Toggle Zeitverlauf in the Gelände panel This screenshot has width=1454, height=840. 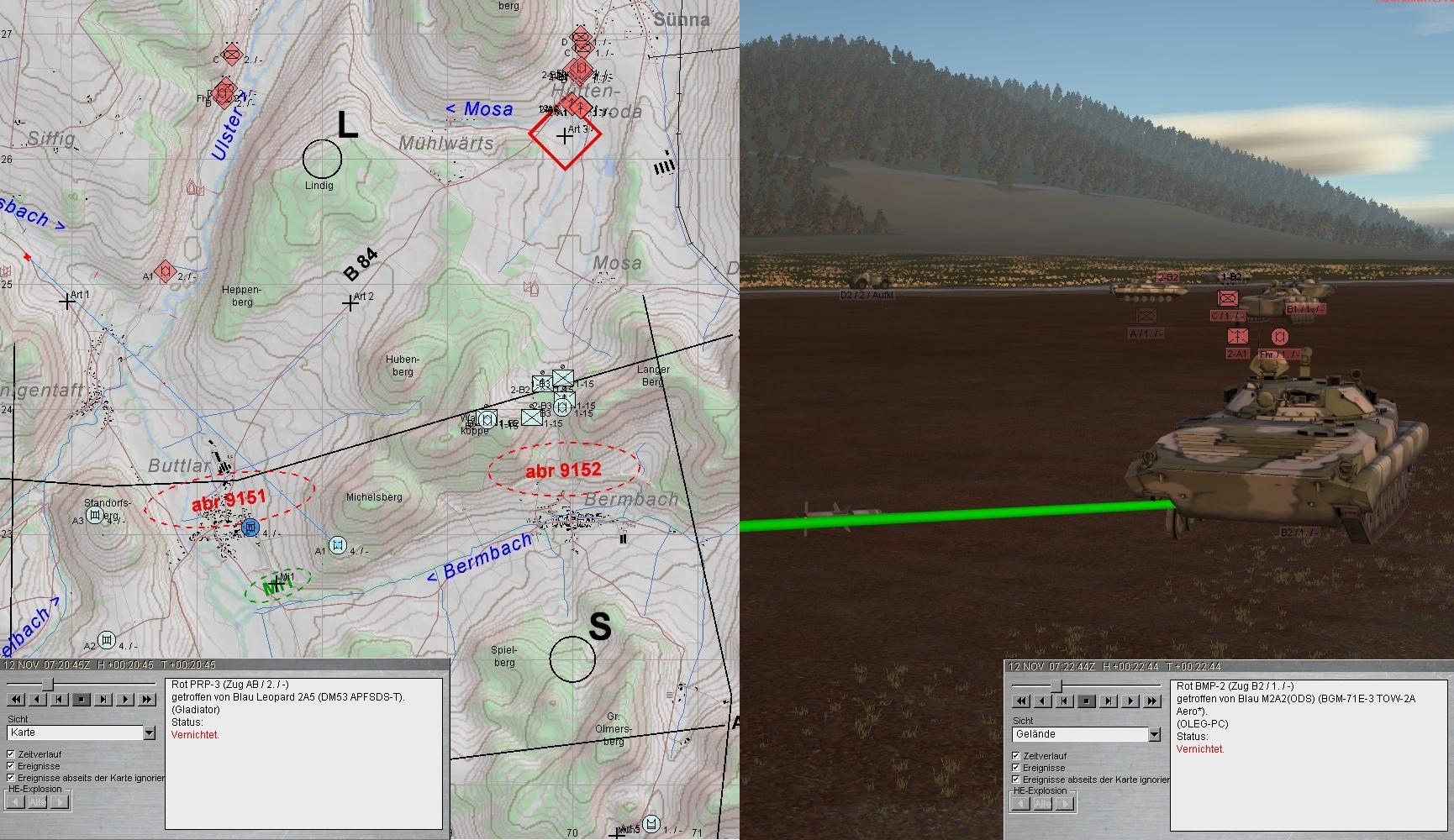(x=1016, y=756)
